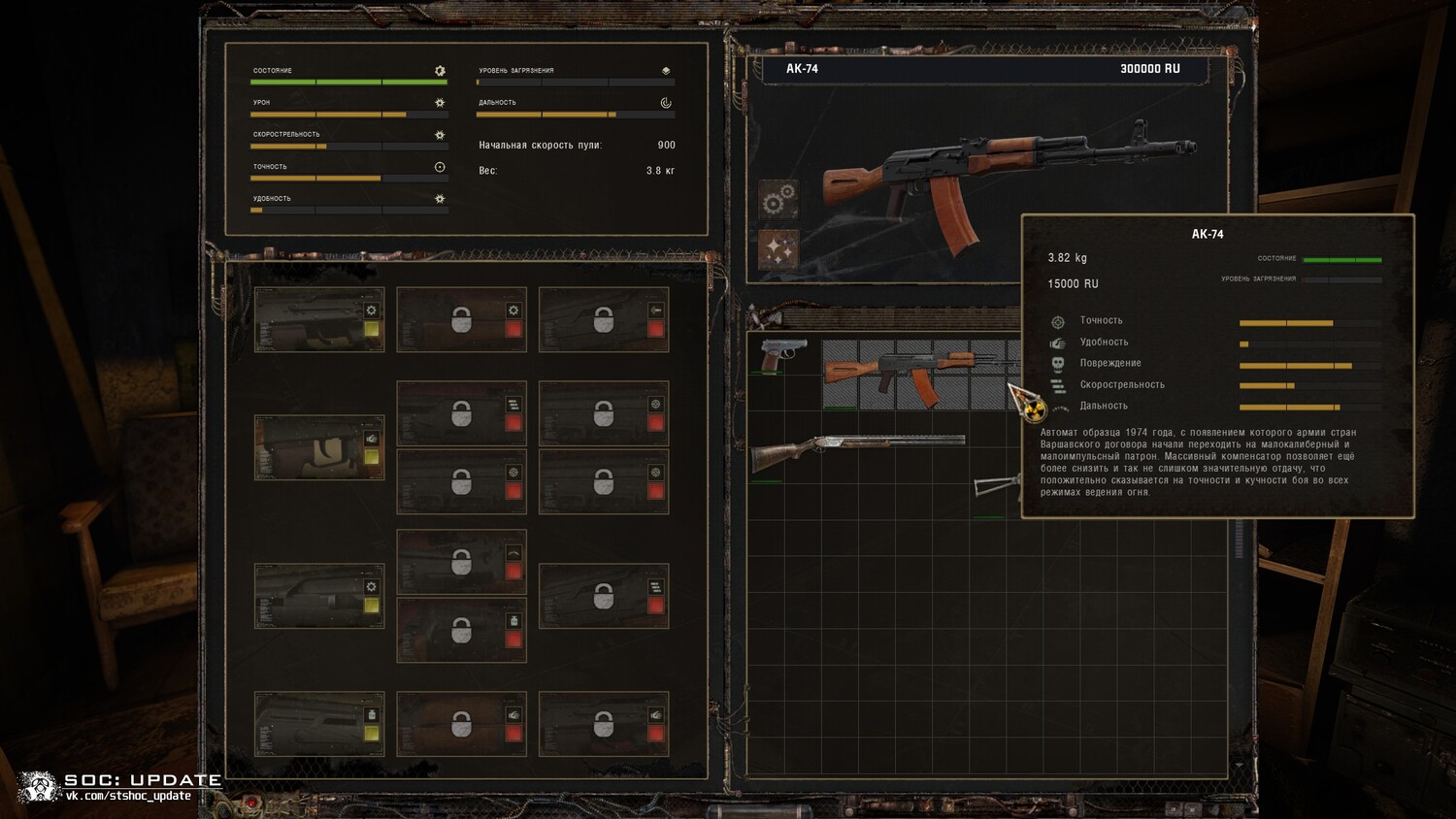Click the sparkles button beside the AK-74 preview
The height and width of the screenshot is (819, 1456).
(778, 249)
